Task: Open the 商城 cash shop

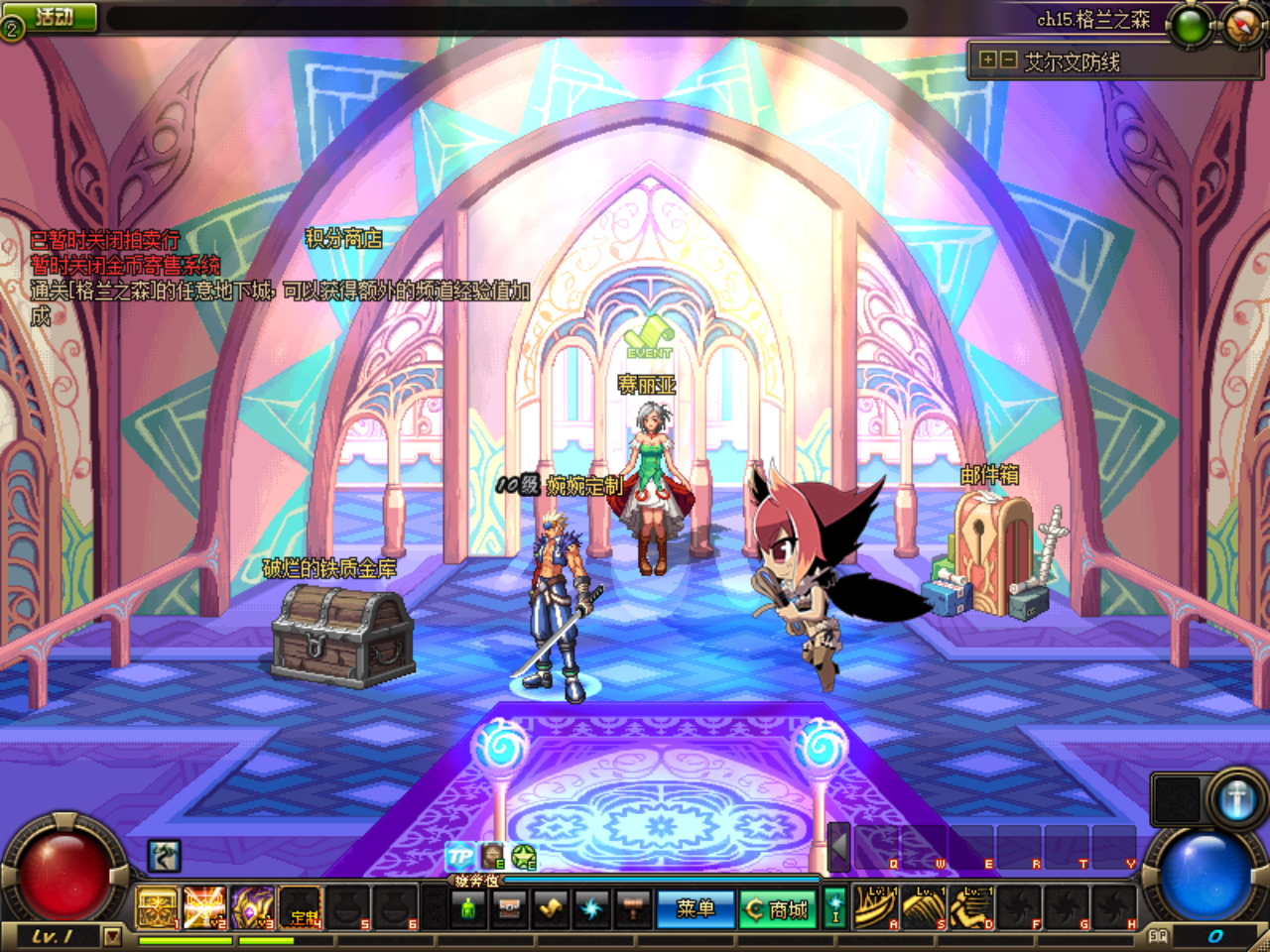Action: point(781,905)
